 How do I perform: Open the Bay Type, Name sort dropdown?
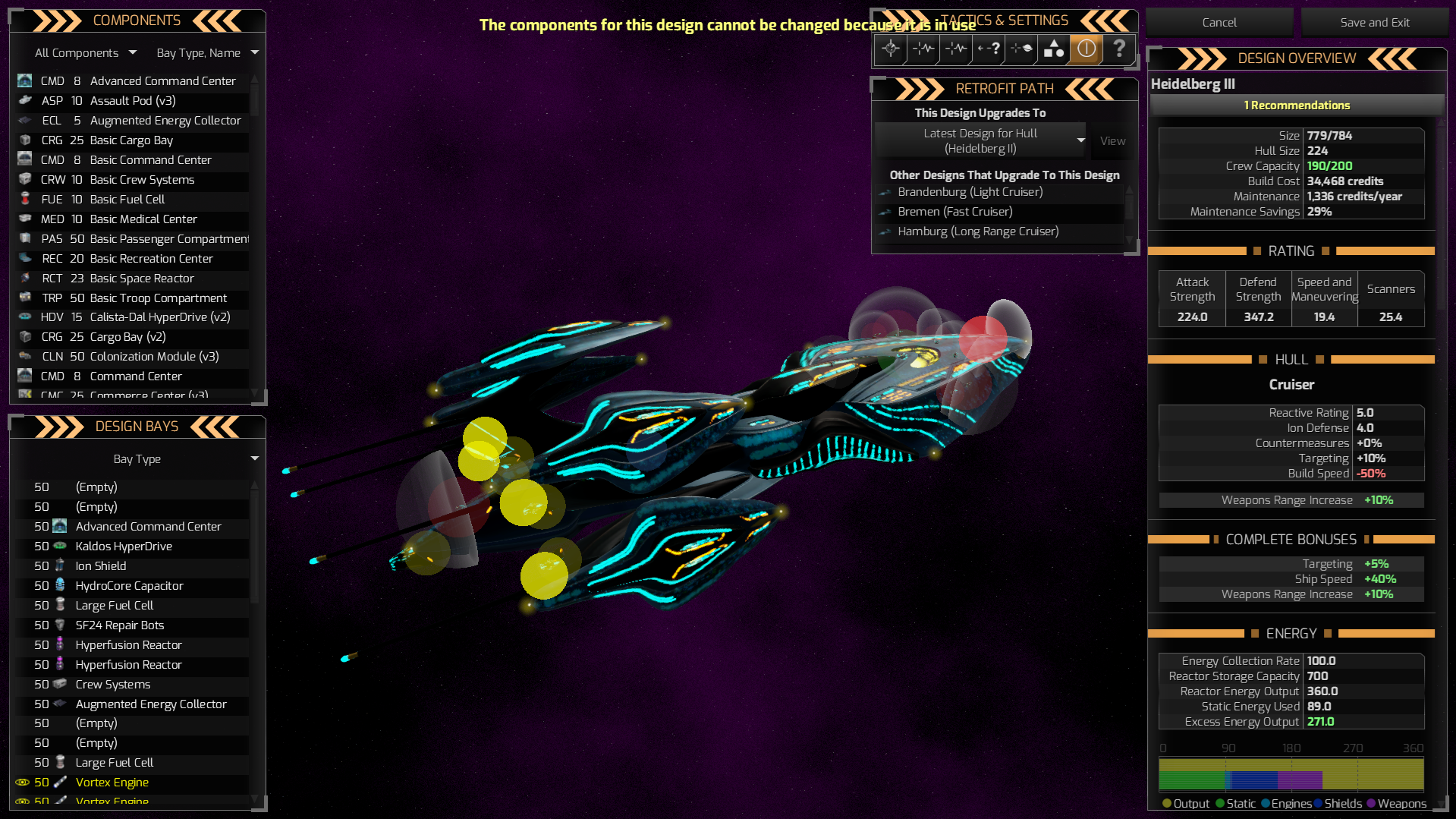(206, 52)
